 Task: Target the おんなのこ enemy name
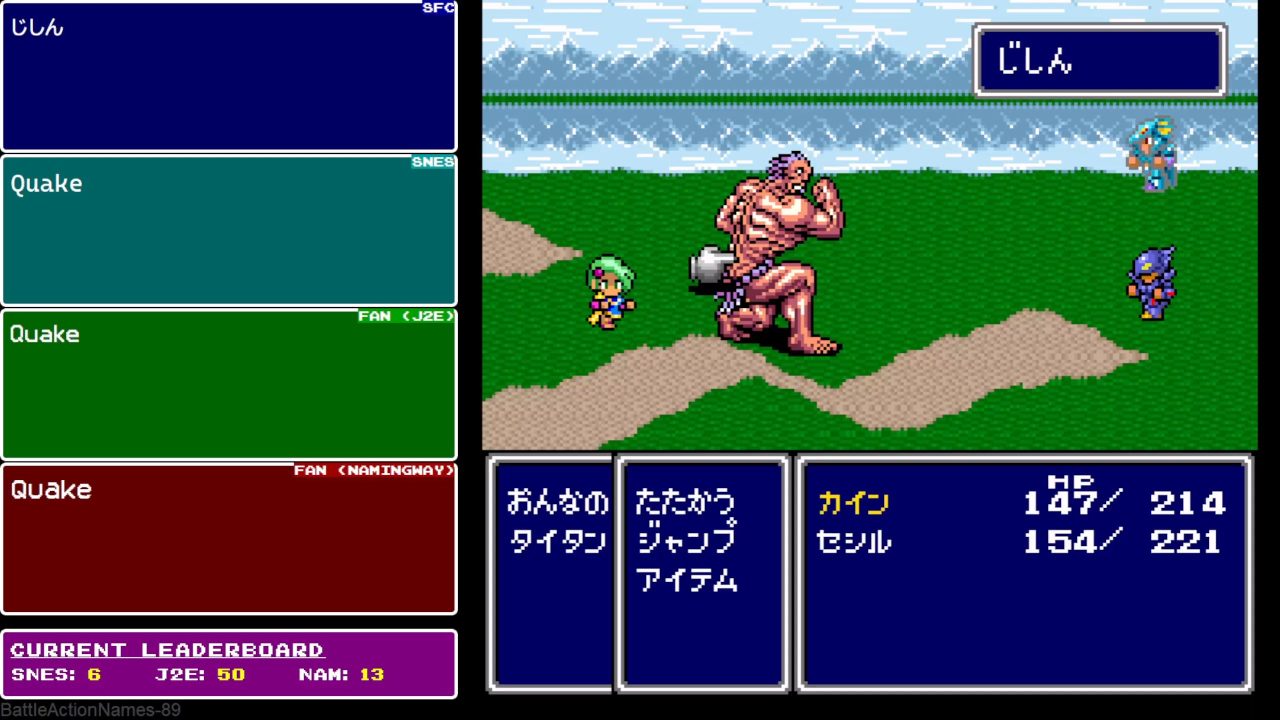[x=557, y=502]
